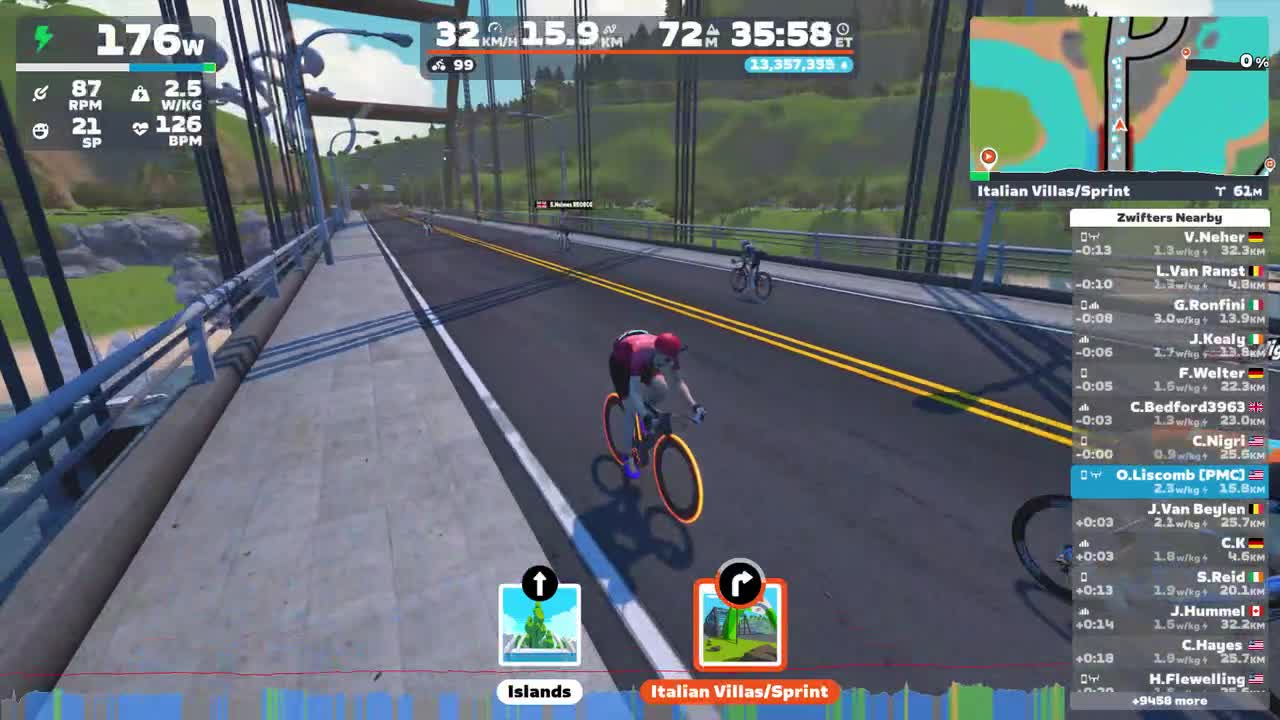Select C.Nigri in the list
1280x720 pixels.
pos(1169,448)
